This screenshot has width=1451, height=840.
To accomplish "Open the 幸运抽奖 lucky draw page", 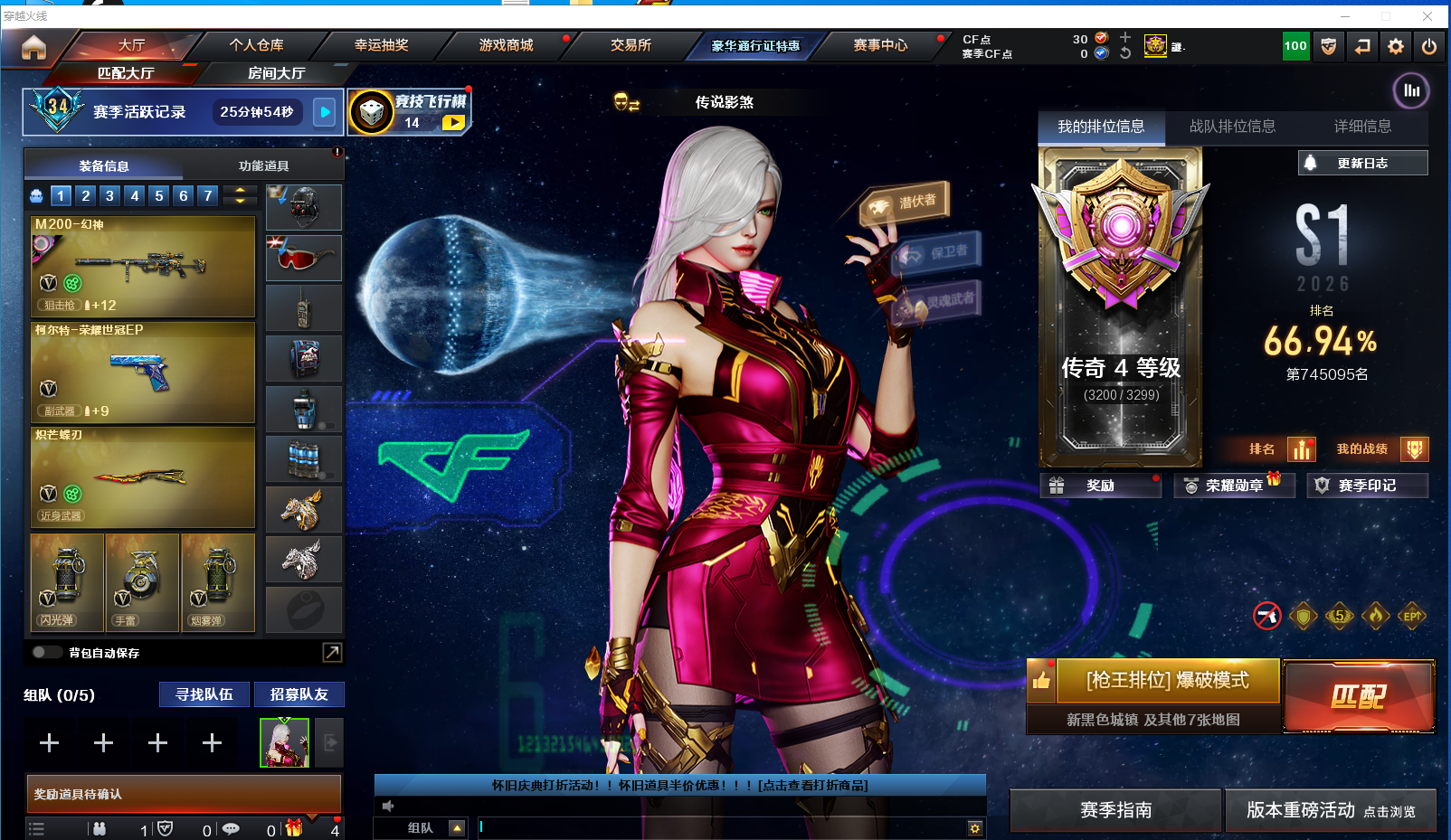I will click(x=381, y=45).
